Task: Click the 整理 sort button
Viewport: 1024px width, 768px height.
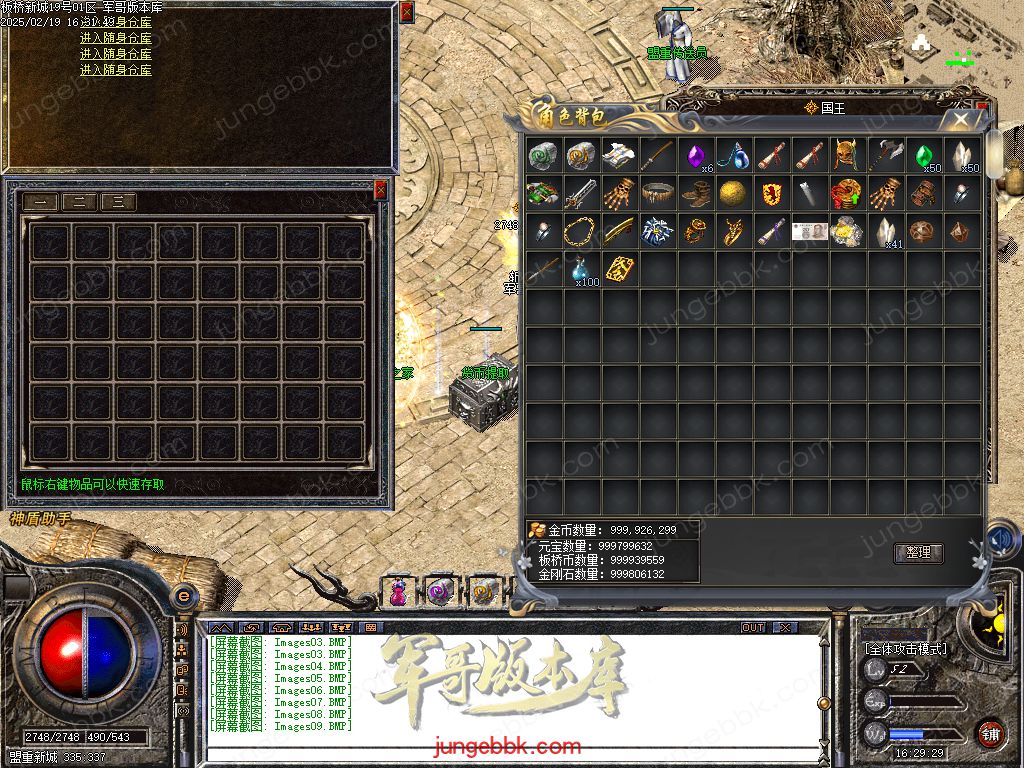Action: coord(917,553)
